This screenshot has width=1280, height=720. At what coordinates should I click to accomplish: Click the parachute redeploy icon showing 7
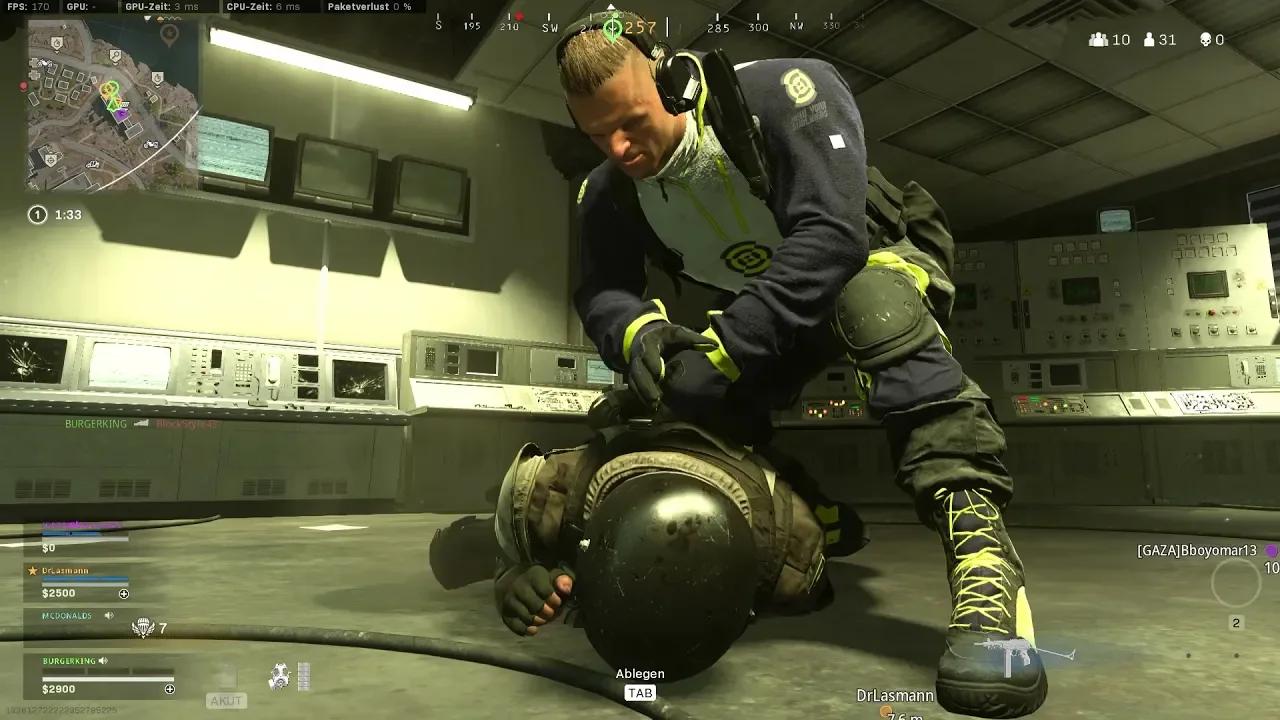142,628
